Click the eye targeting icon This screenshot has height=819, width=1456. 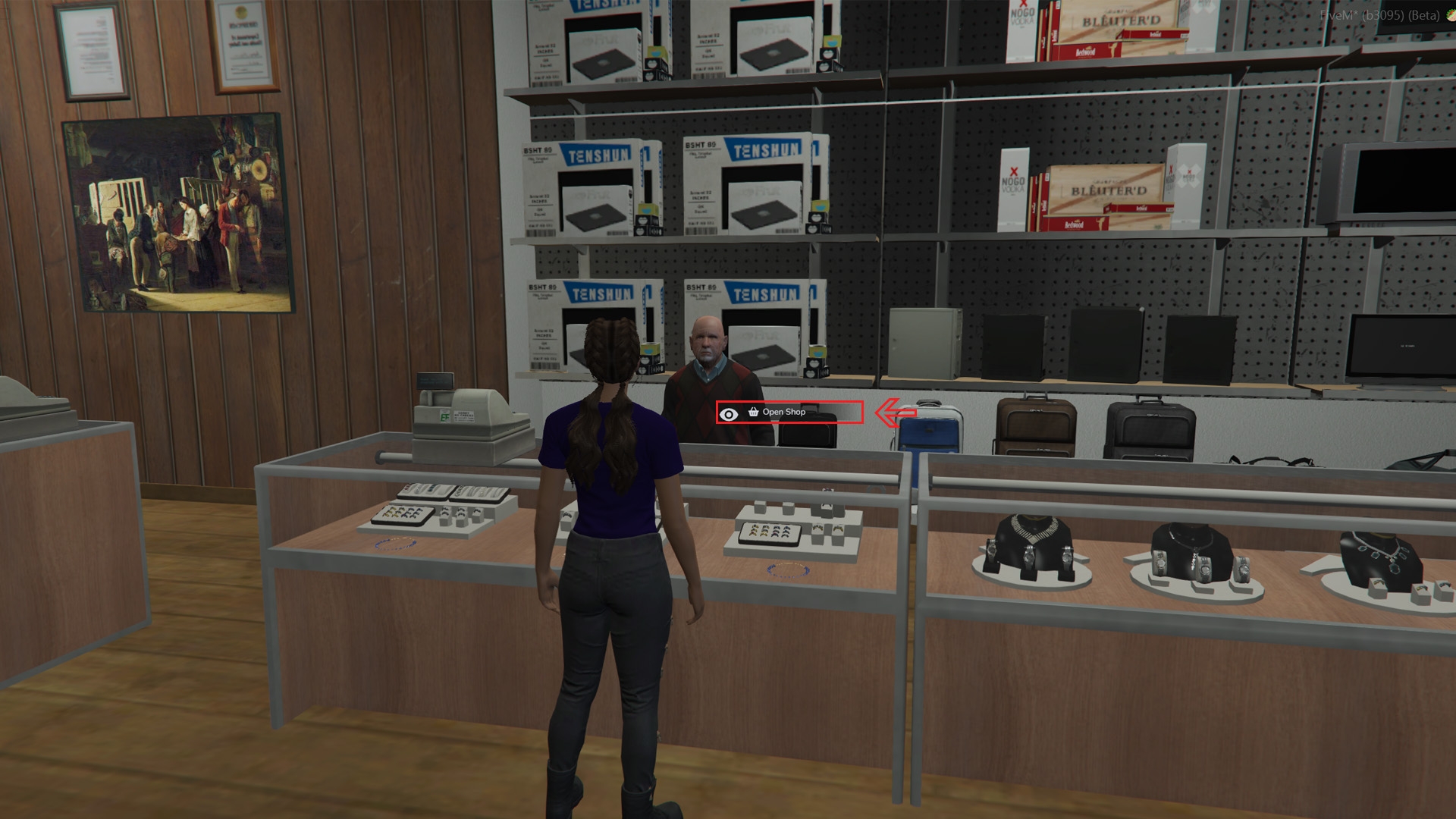(x=730, y=414)
